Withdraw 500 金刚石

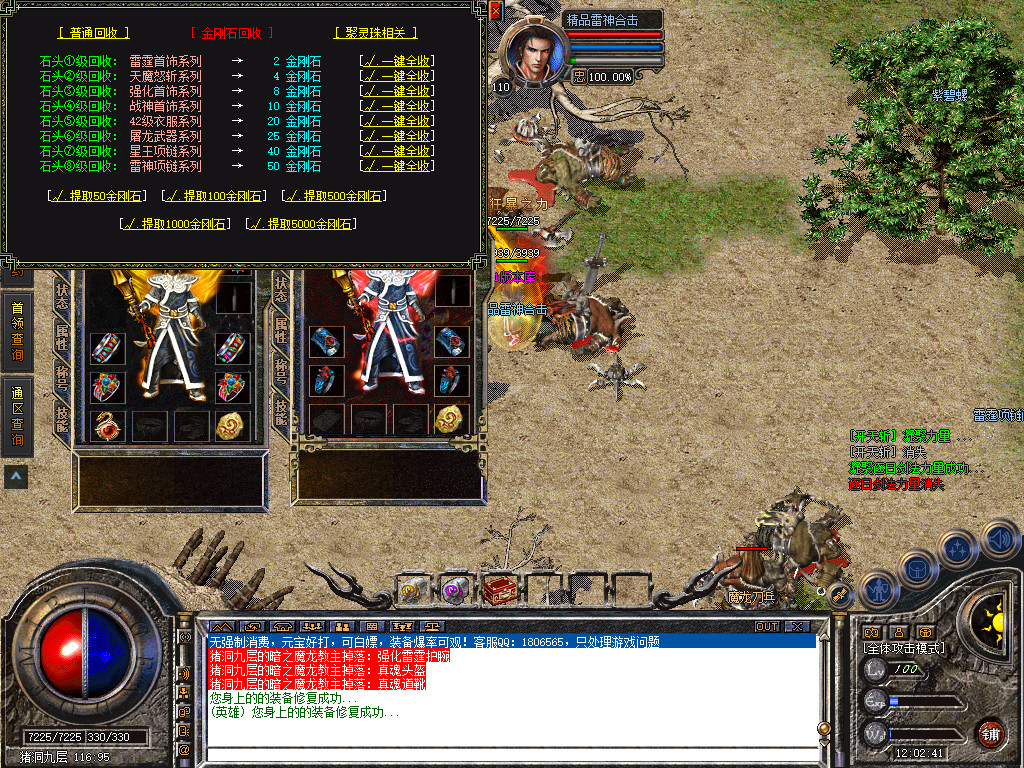334,196
